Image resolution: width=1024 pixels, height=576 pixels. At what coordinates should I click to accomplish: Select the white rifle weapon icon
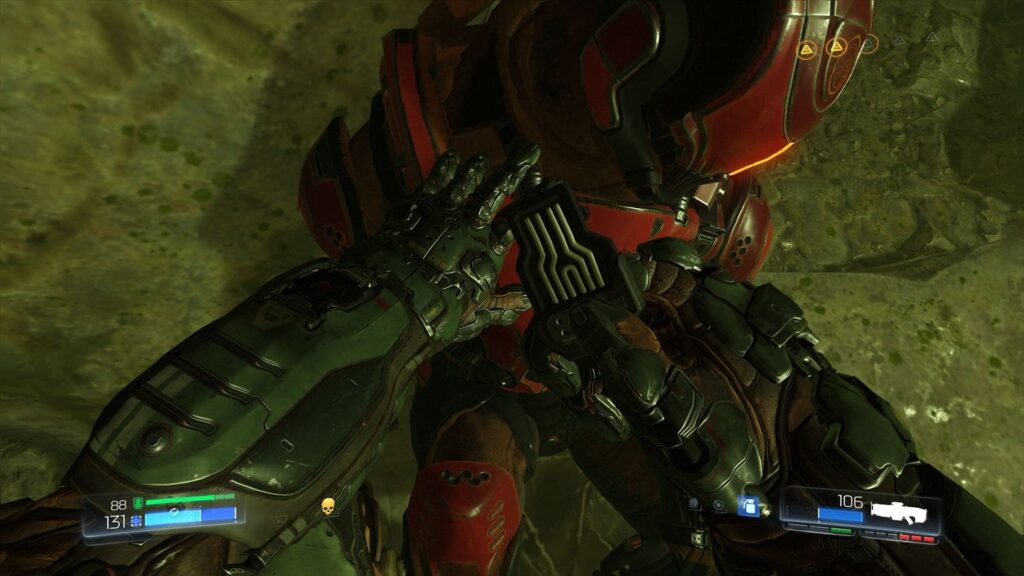tap(903, 510)
